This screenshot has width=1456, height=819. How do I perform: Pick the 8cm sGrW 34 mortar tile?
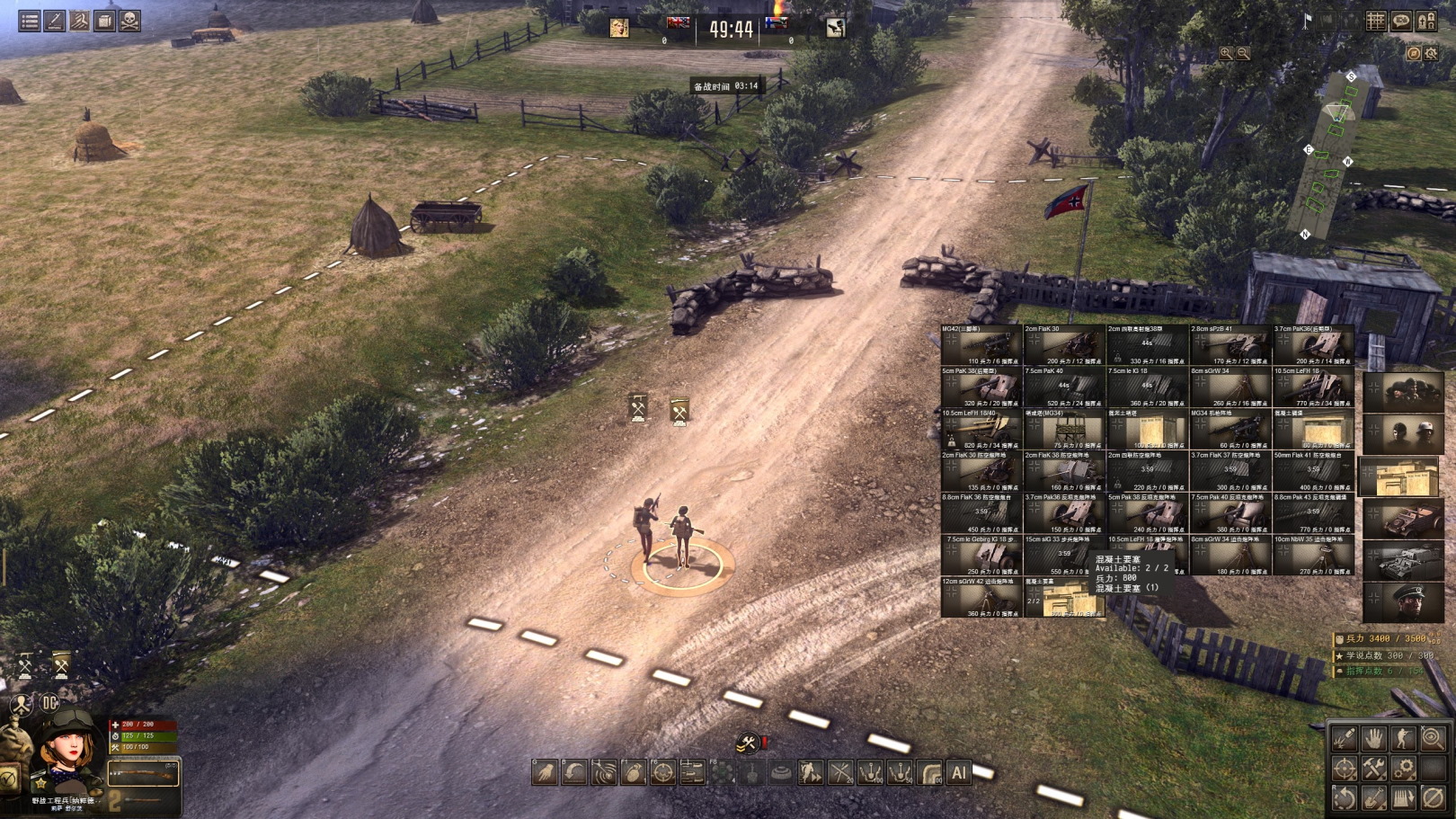pyautogui.click(x=1230, y=387)
